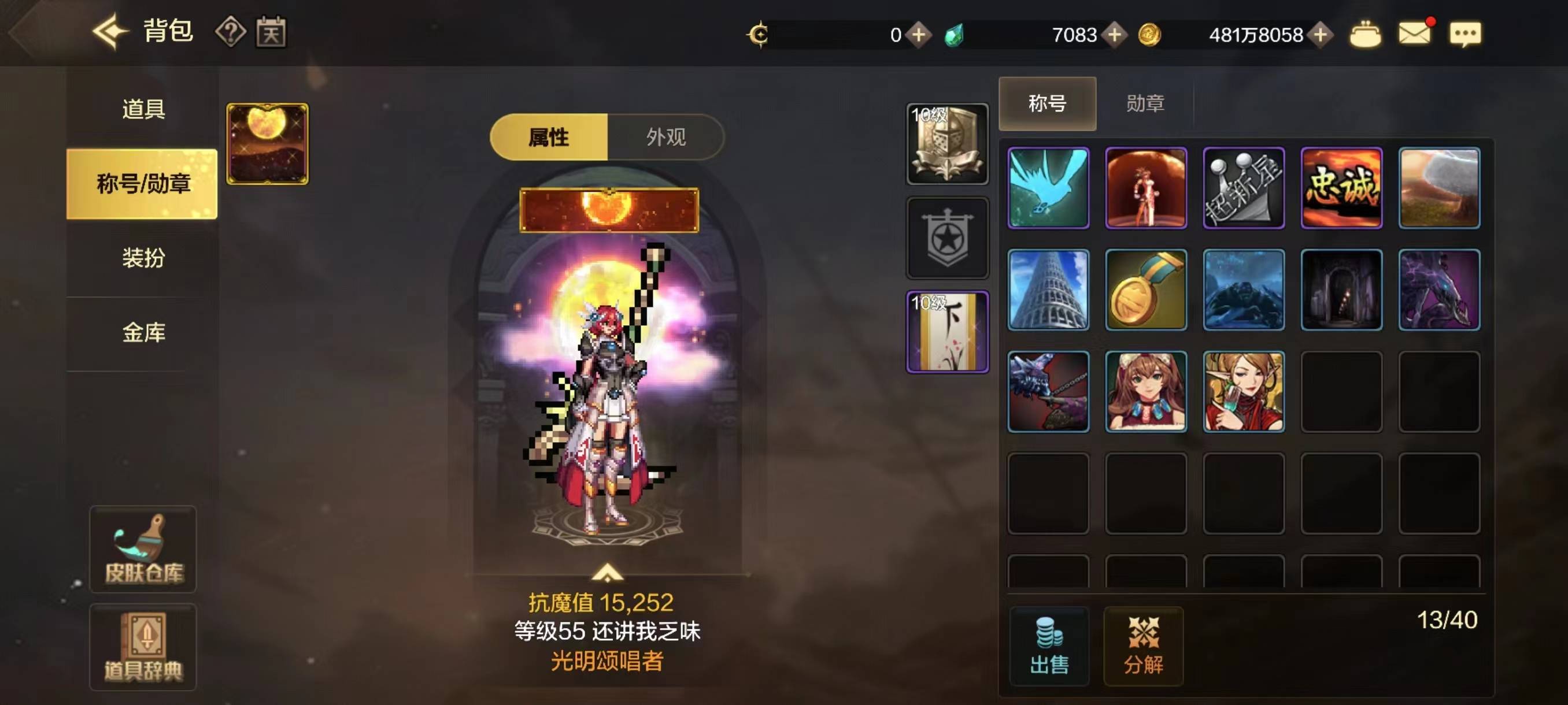This screenshot has width=1568, height=705.
Task: Click the 分解 decompose button
Action: [x=1144, y=647]
